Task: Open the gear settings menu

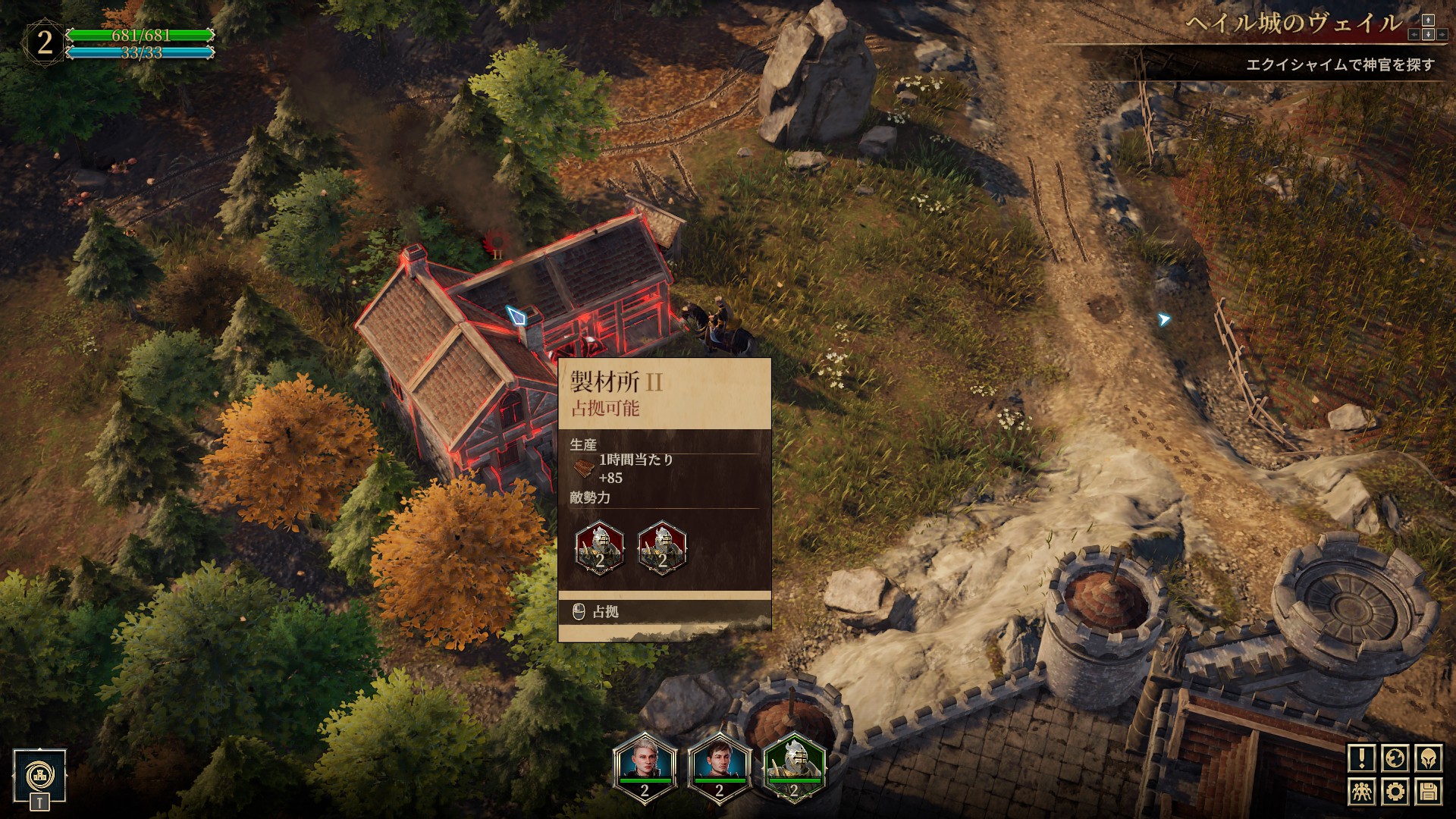Action: tap(1395, 792)
